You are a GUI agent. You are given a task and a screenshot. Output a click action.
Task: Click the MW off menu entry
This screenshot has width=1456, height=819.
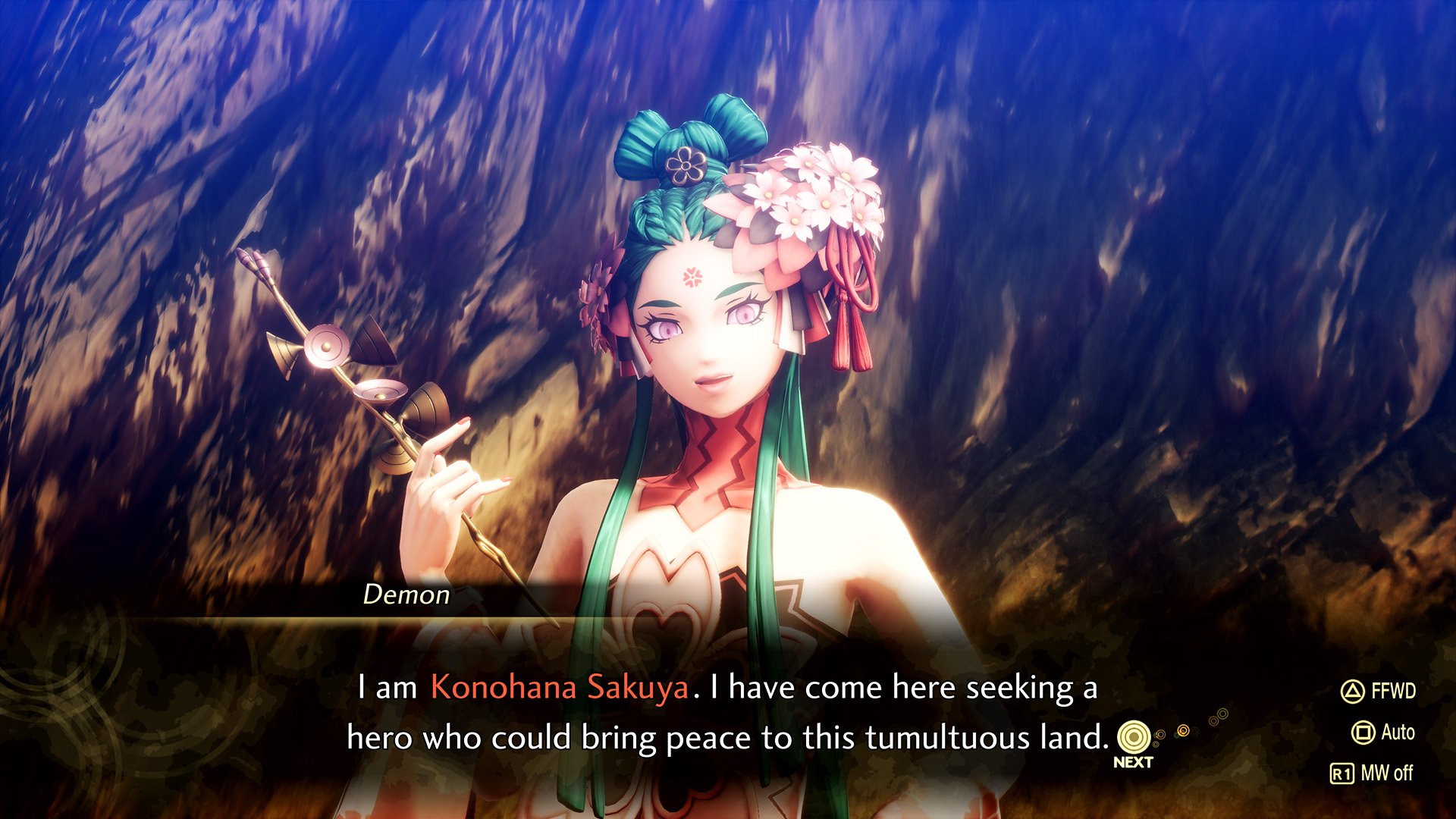[1388, 773]
